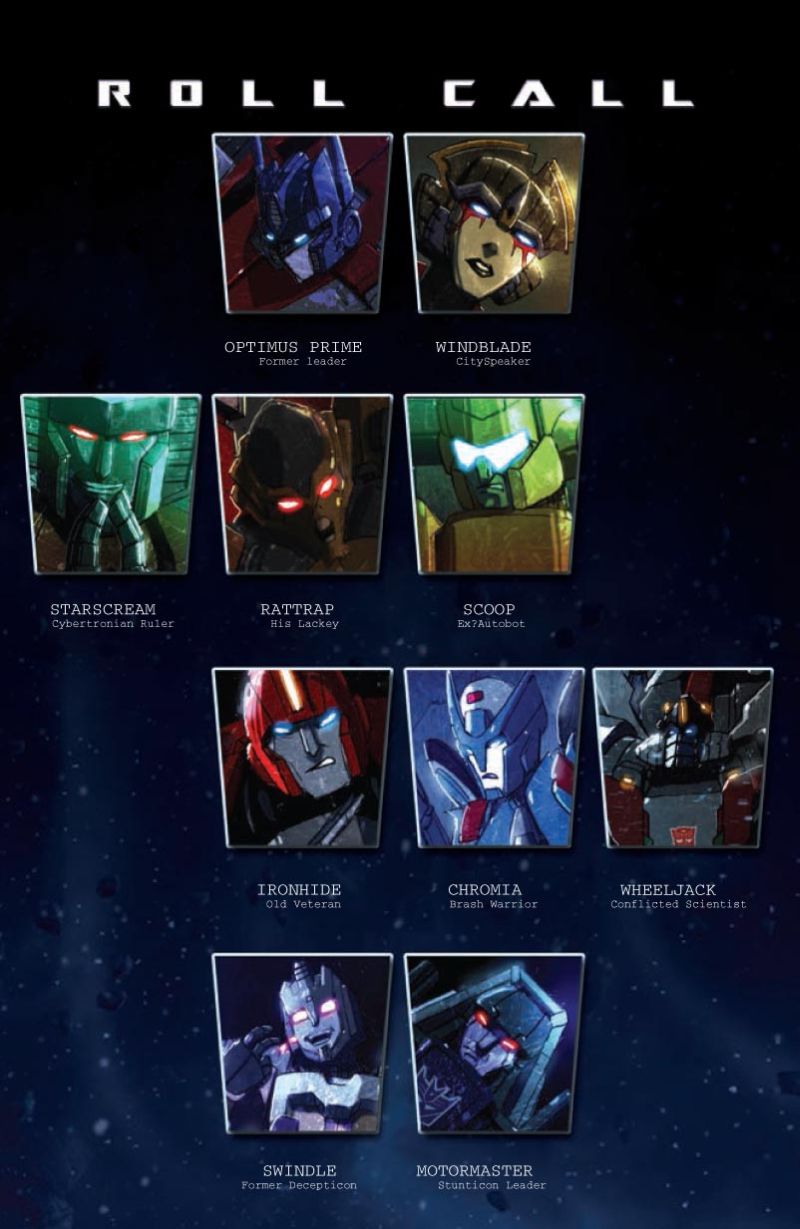Select the Optimus Prime portrait
Viewport: 800px width, 1229px height.
[302, 224]
